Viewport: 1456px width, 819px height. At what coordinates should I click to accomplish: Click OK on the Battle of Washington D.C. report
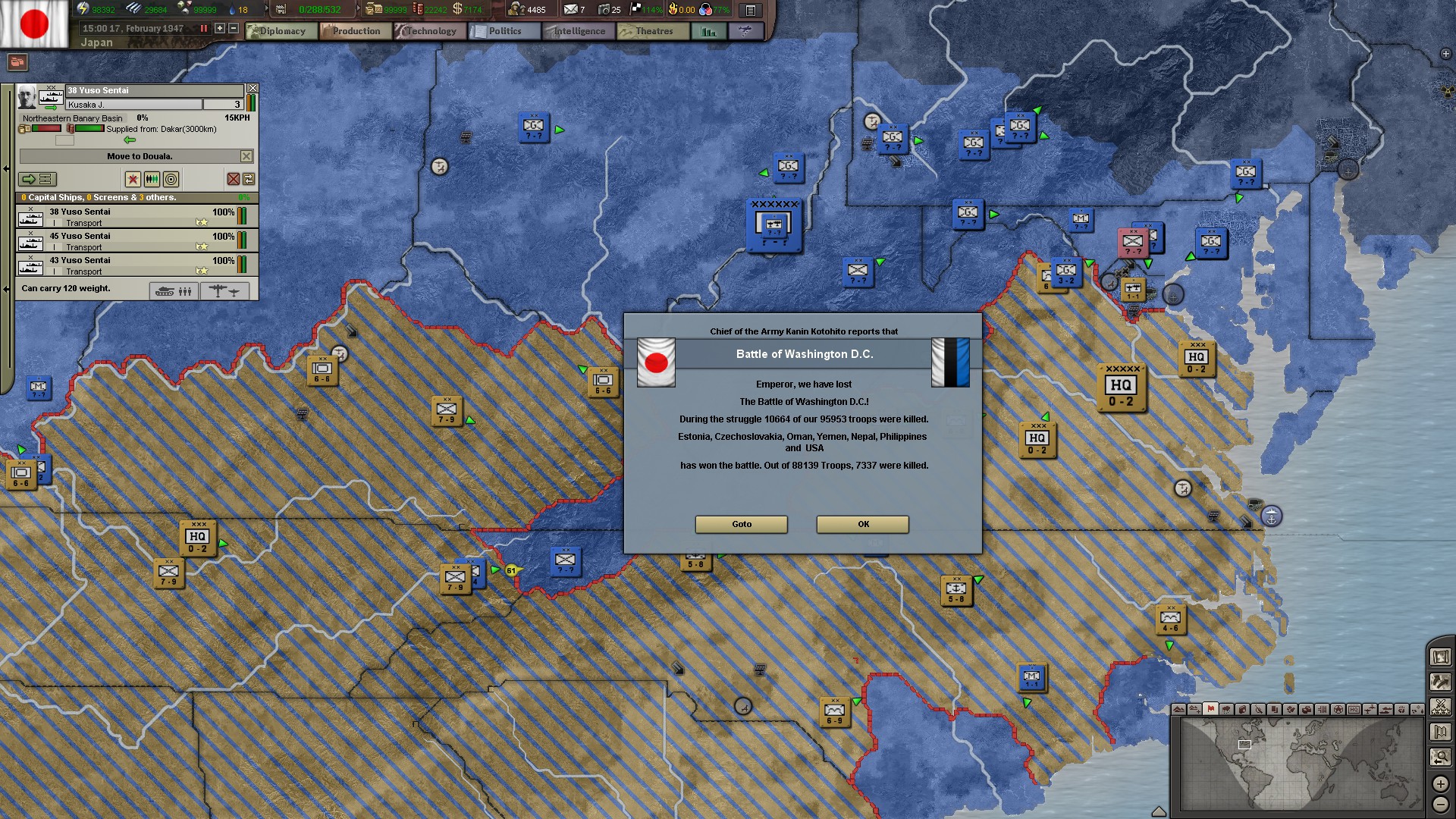coord(861,524)
